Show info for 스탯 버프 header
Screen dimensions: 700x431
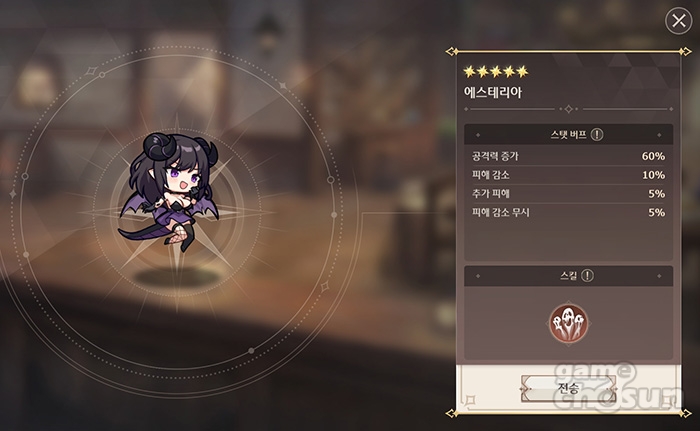[597, 134]
